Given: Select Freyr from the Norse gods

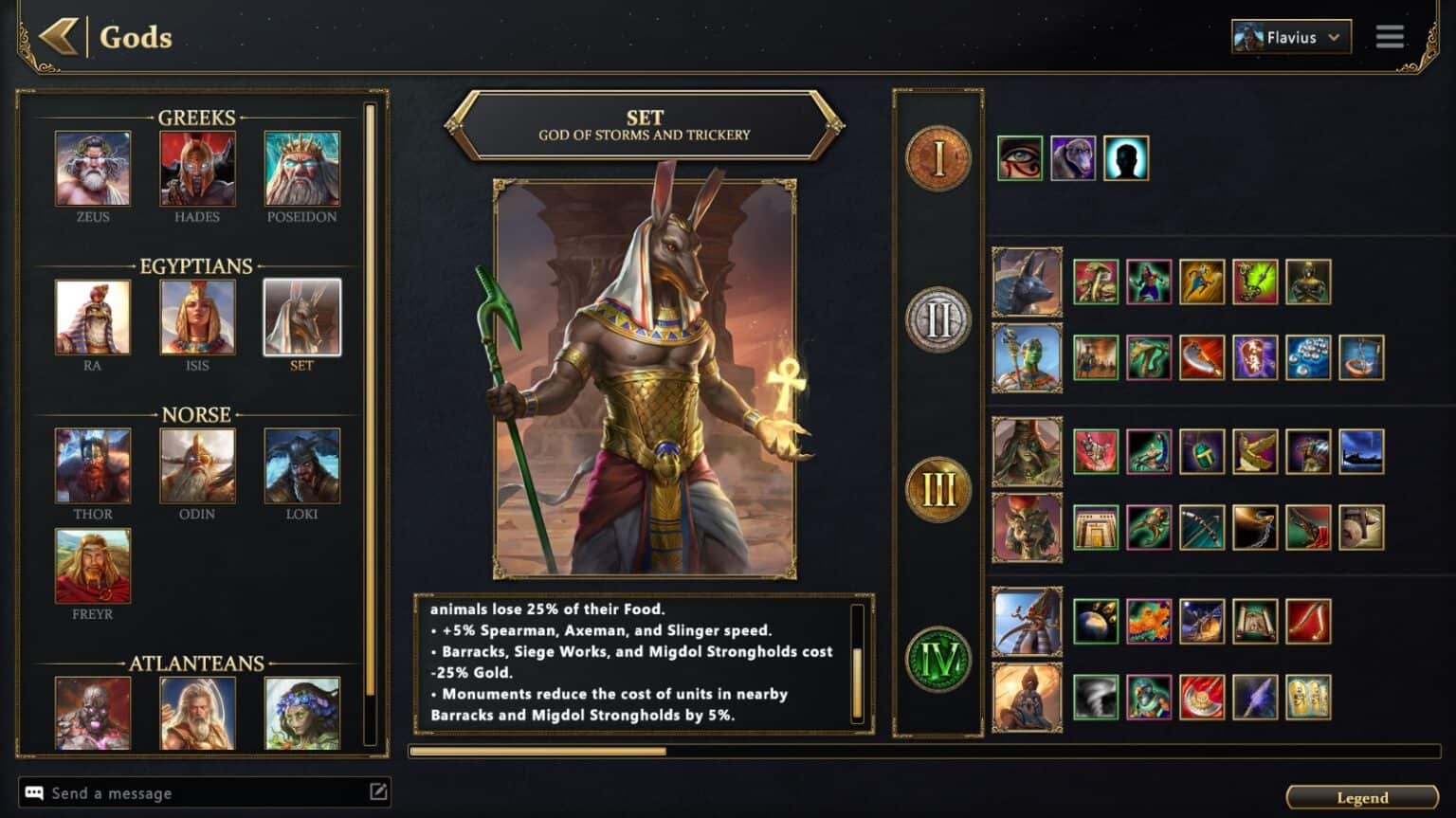Looking at the screenshot, I should pyautogui.click(x=93, y=566).
